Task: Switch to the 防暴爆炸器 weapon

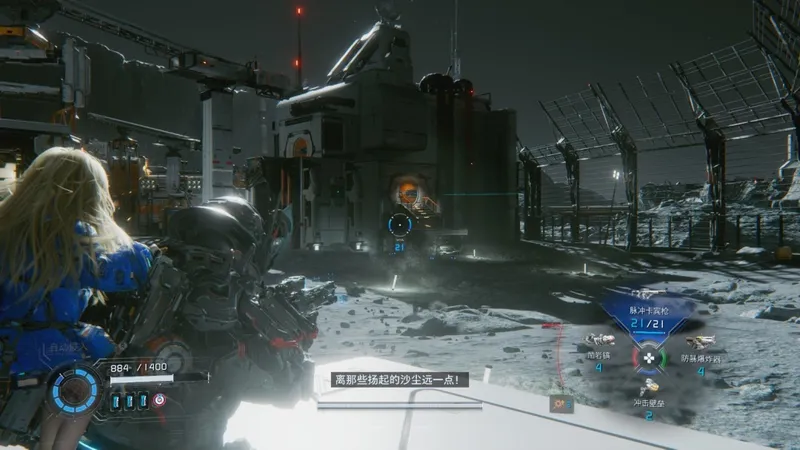Action: 700,345
